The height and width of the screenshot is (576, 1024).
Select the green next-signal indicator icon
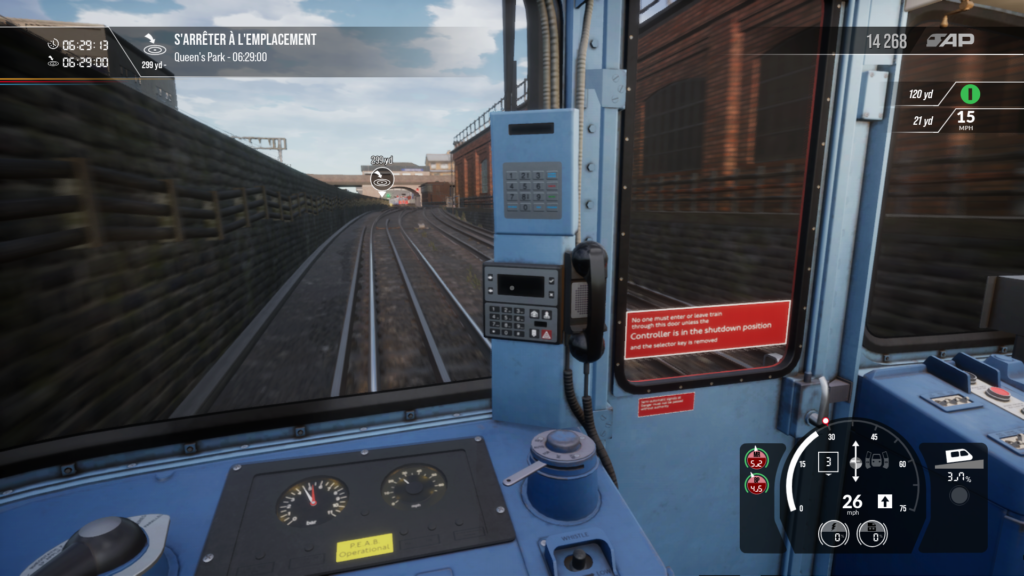tap(969, 94)
